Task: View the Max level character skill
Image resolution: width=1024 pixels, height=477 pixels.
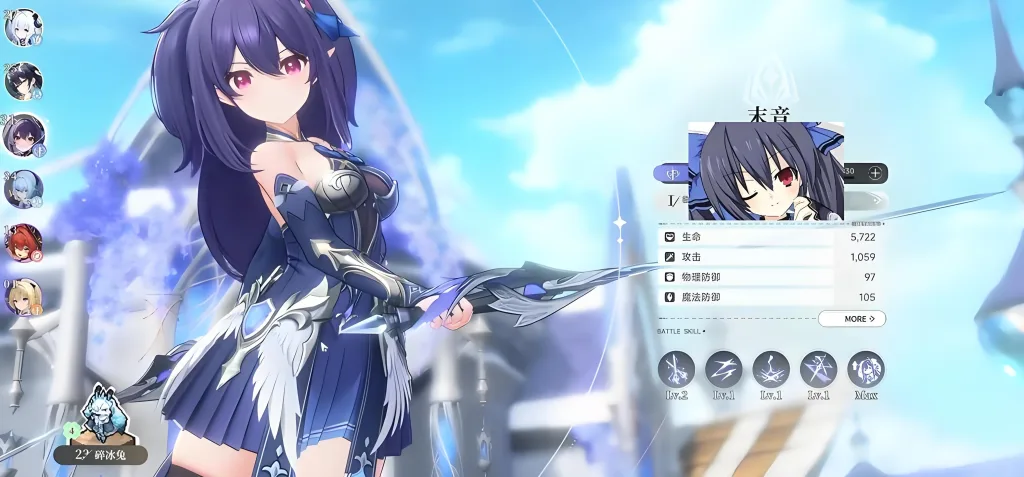Action: click(866, 369)
